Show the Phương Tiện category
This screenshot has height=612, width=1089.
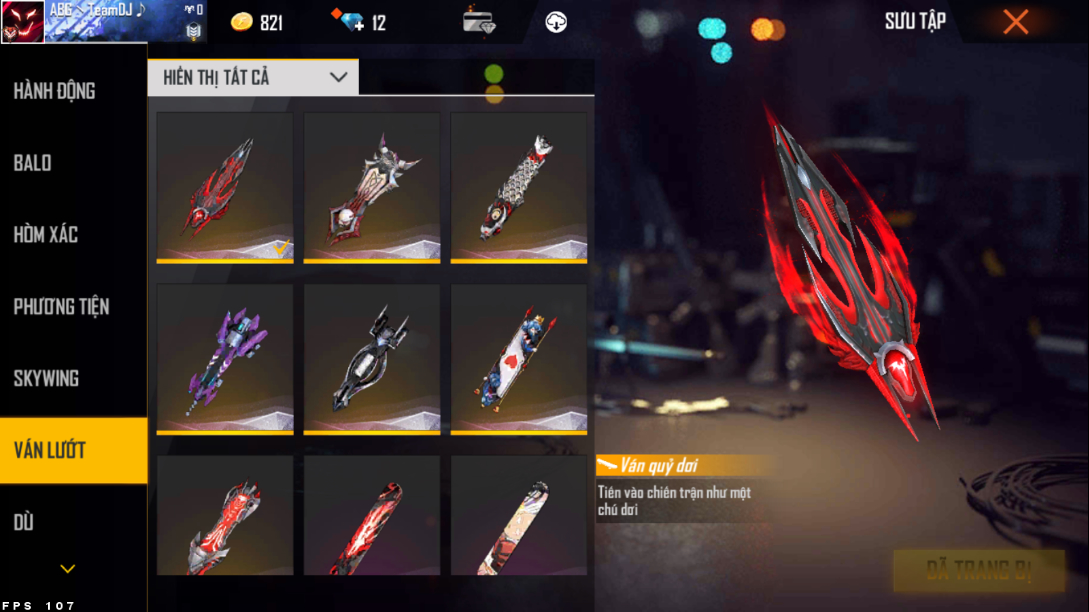61,307
